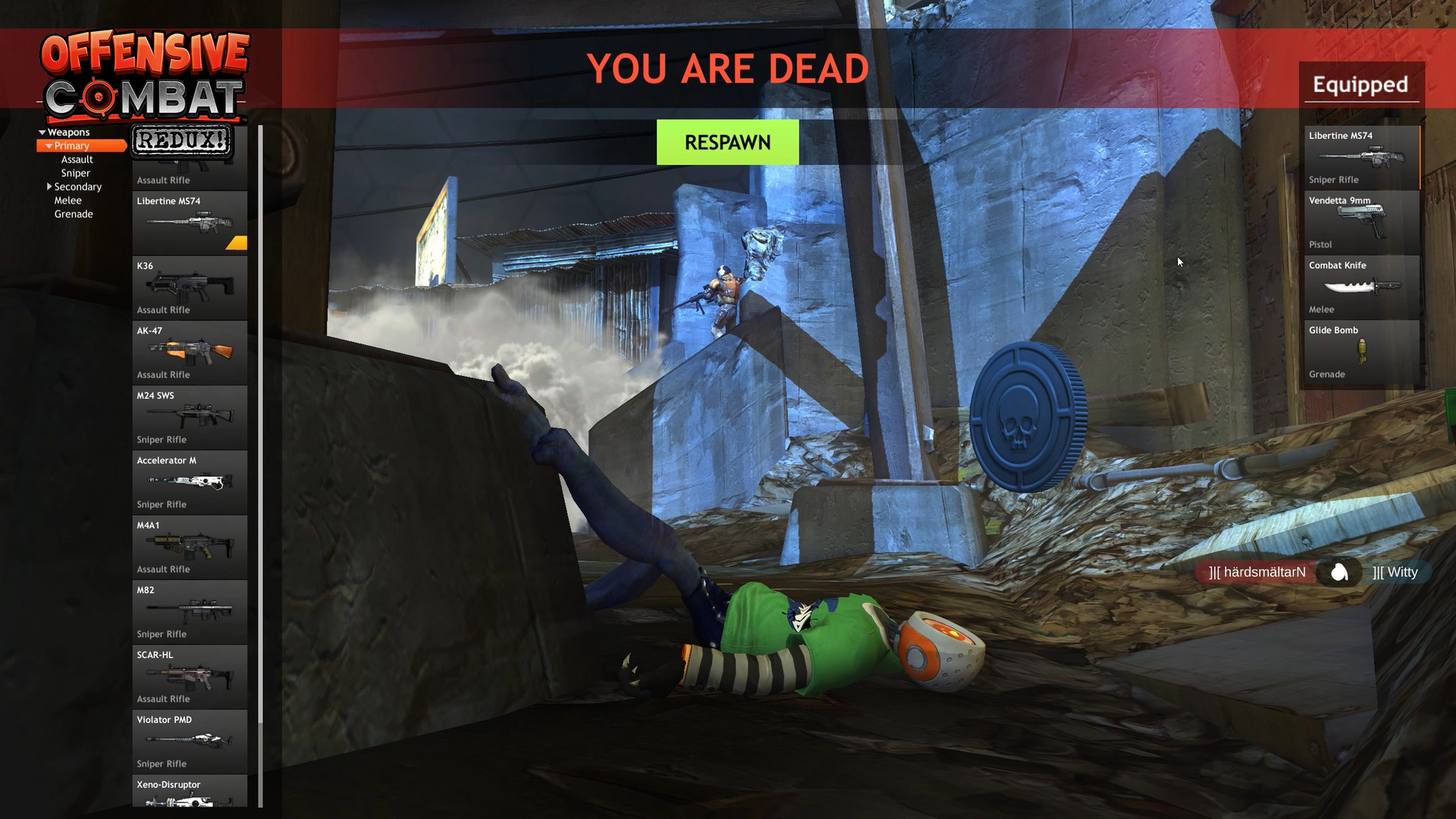Select the Assault weapon filter
This screenshot has height=819, width=1456.
[x=77, y=159]
